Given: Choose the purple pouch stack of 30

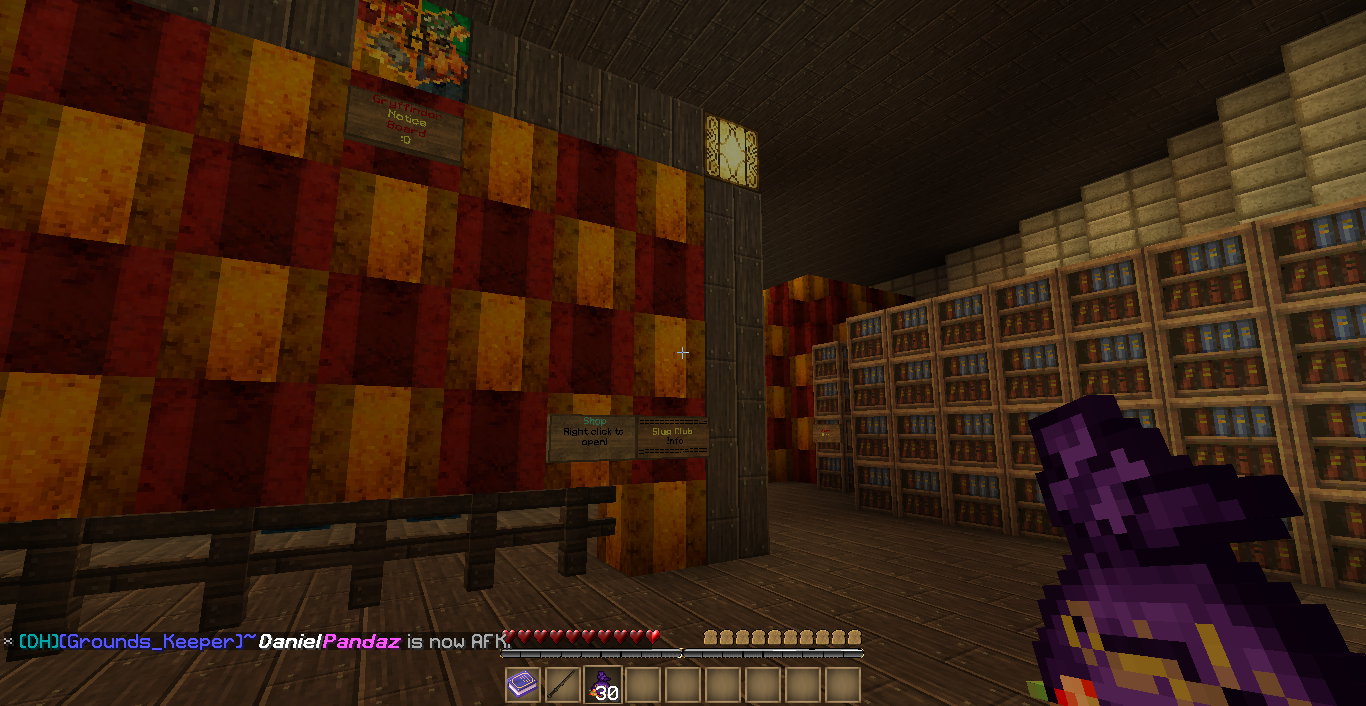Looking at the screenshot, I should tap(603, 685).
